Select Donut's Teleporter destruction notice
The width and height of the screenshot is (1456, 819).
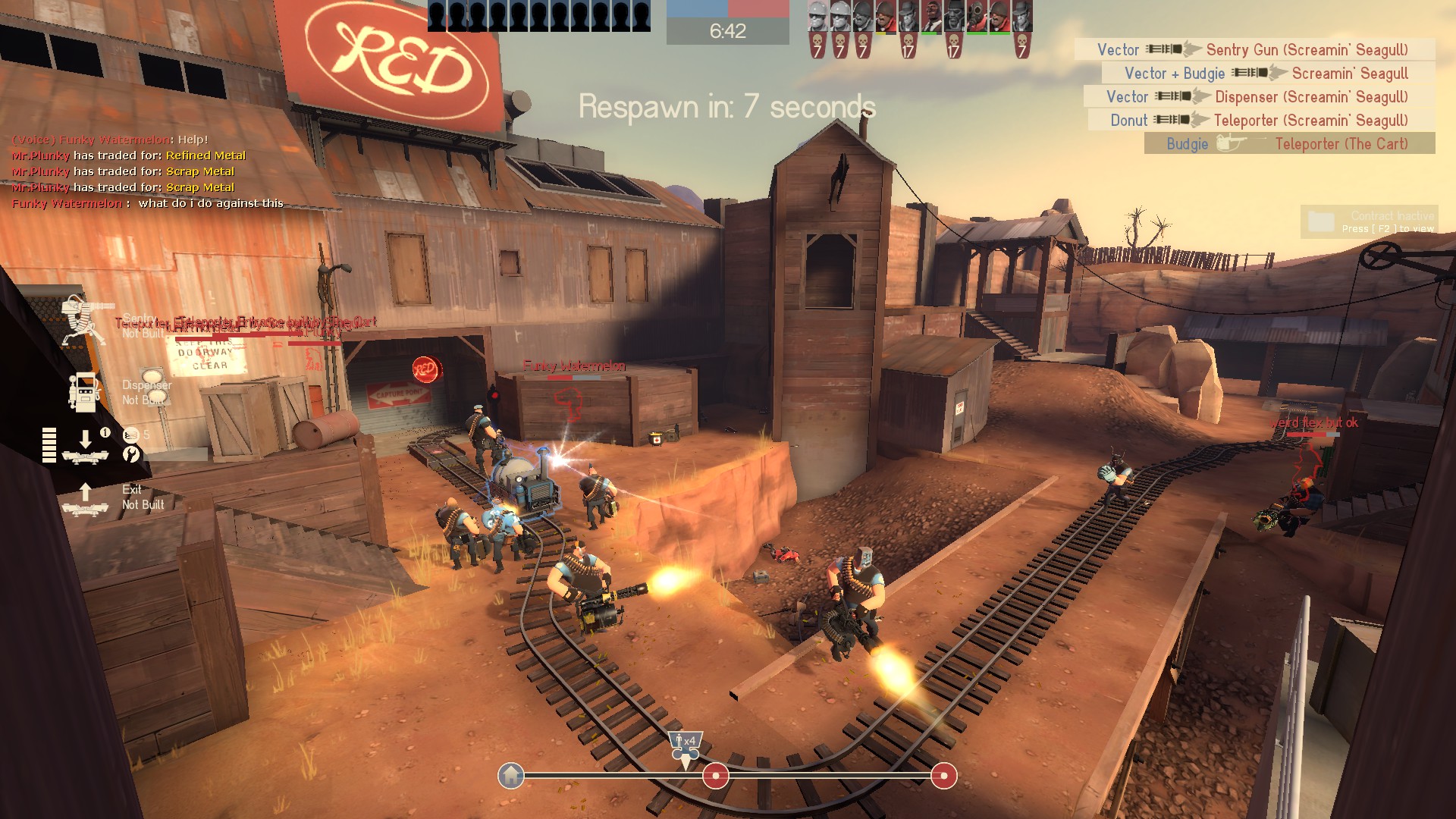pos(1261,121)
